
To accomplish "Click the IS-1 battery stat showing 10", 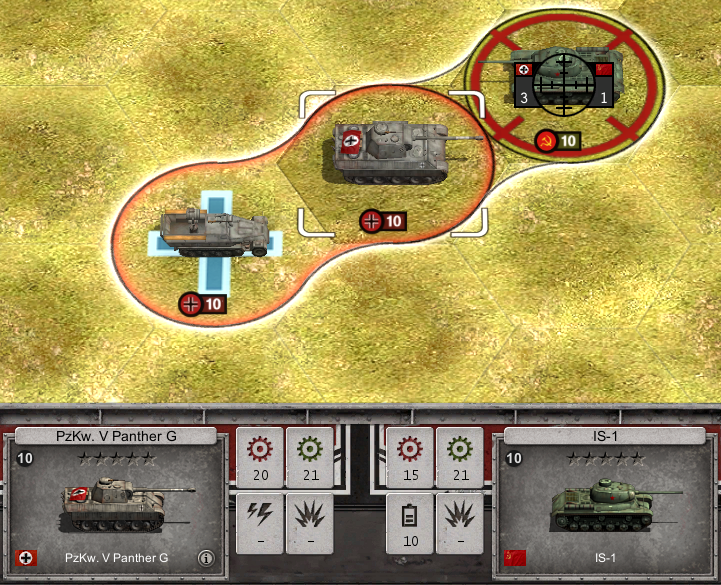I will (x=410, y=523).
